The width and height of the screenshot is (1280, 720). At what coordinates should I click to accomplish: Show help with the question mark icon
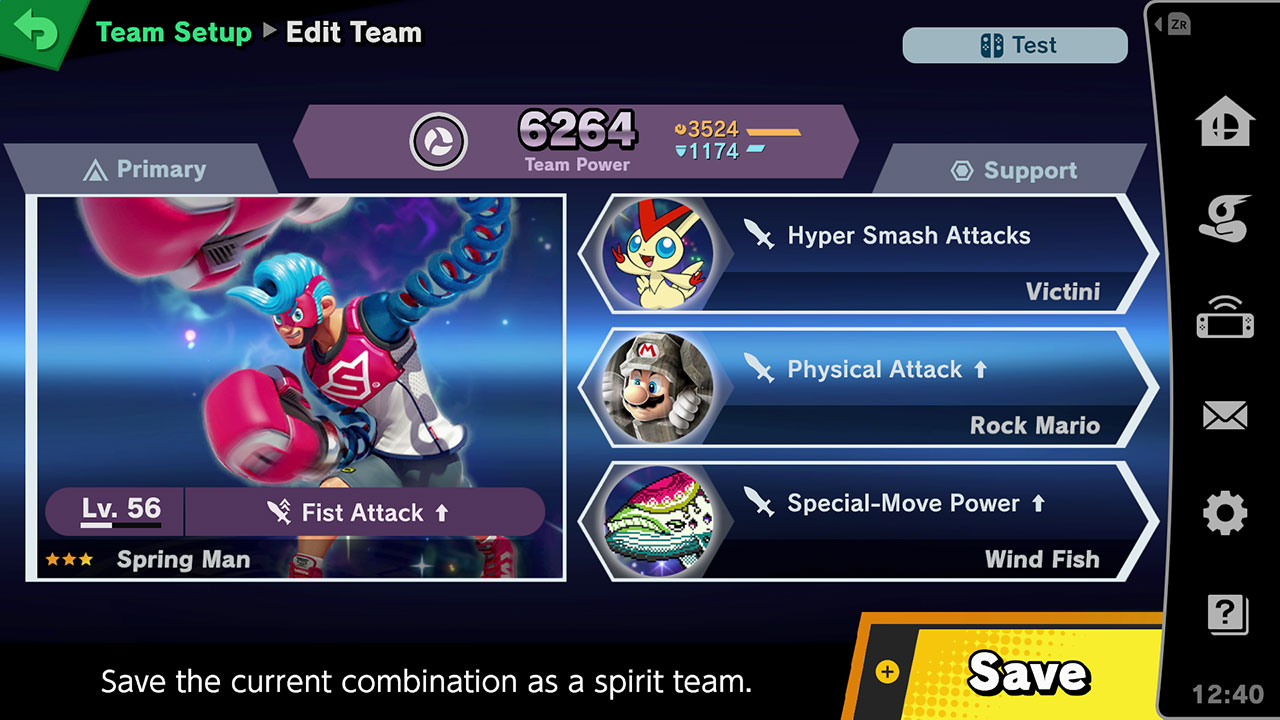click(x=1226, y=613)
